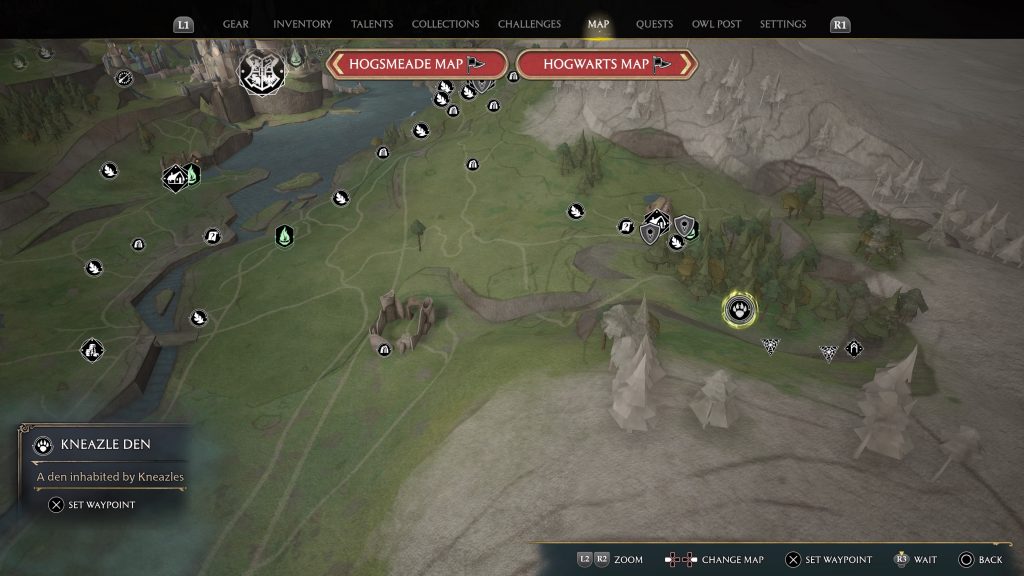Switch to the Hogwarts Map
The image size is (1024, 576).
tap(605, 64)
